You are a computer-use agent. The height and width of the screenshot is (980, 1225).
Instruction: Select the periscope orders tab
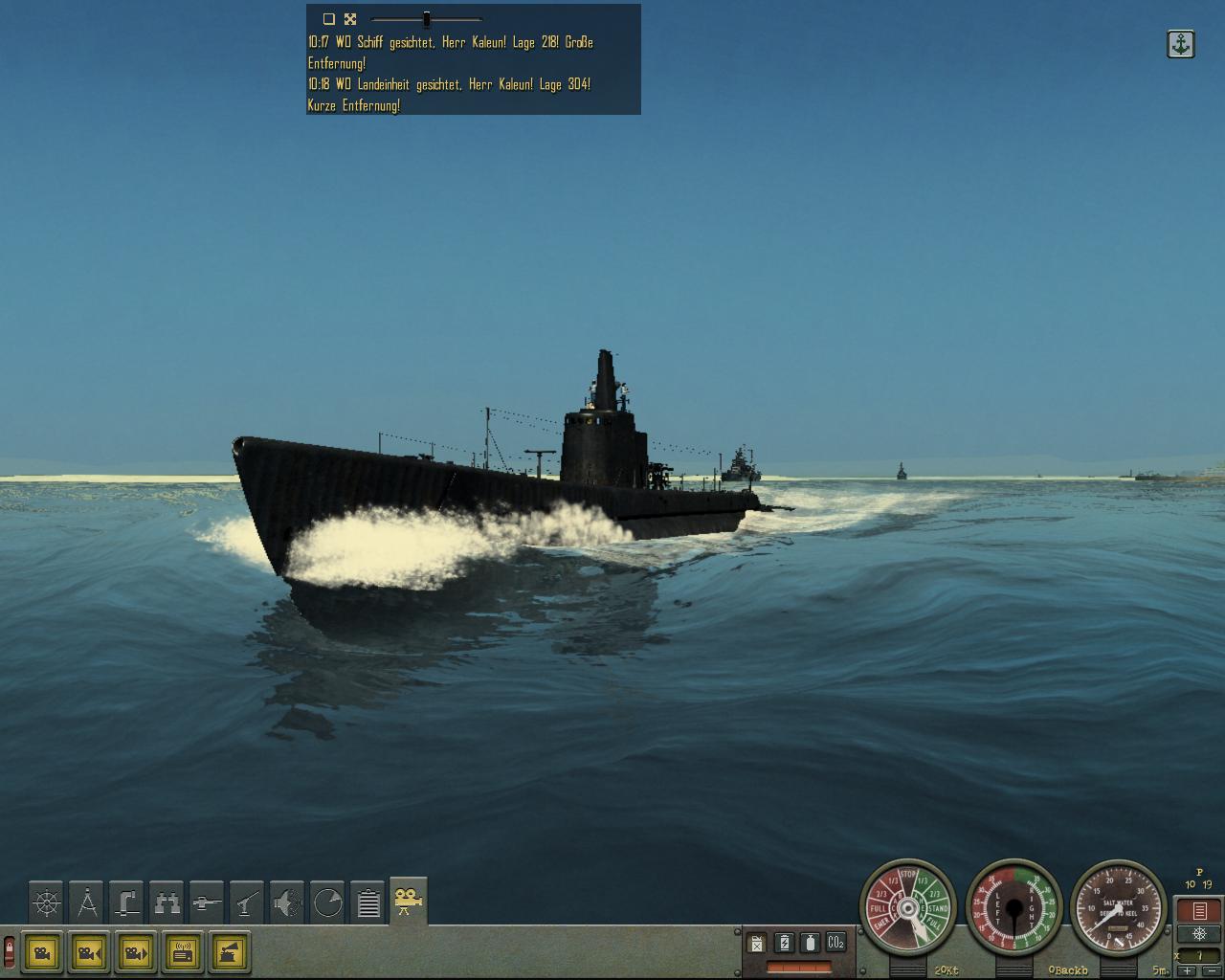point(126,902)
